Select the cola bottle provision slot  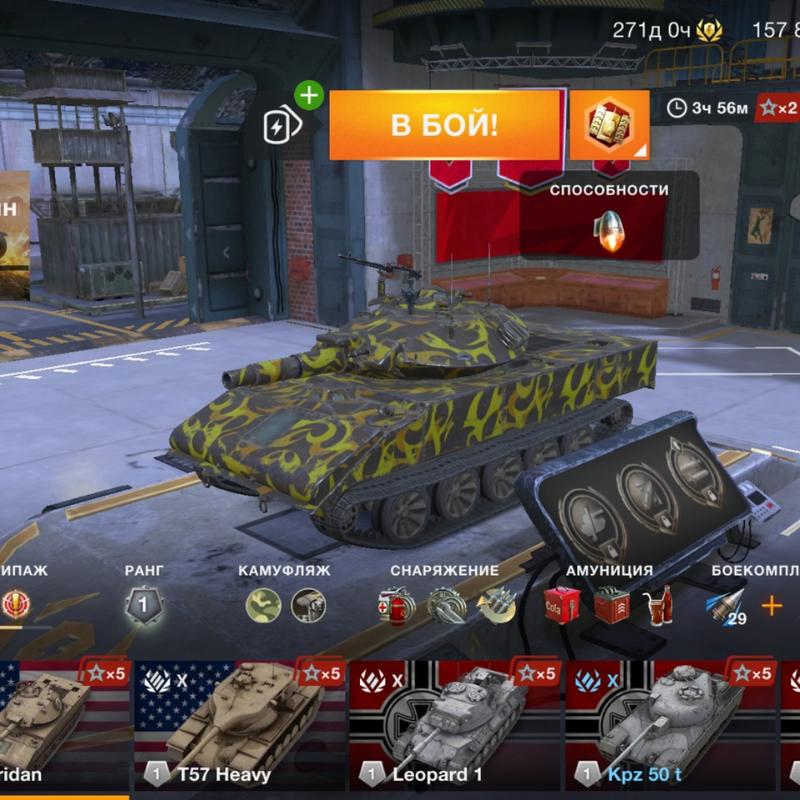[x=657, y=605]
